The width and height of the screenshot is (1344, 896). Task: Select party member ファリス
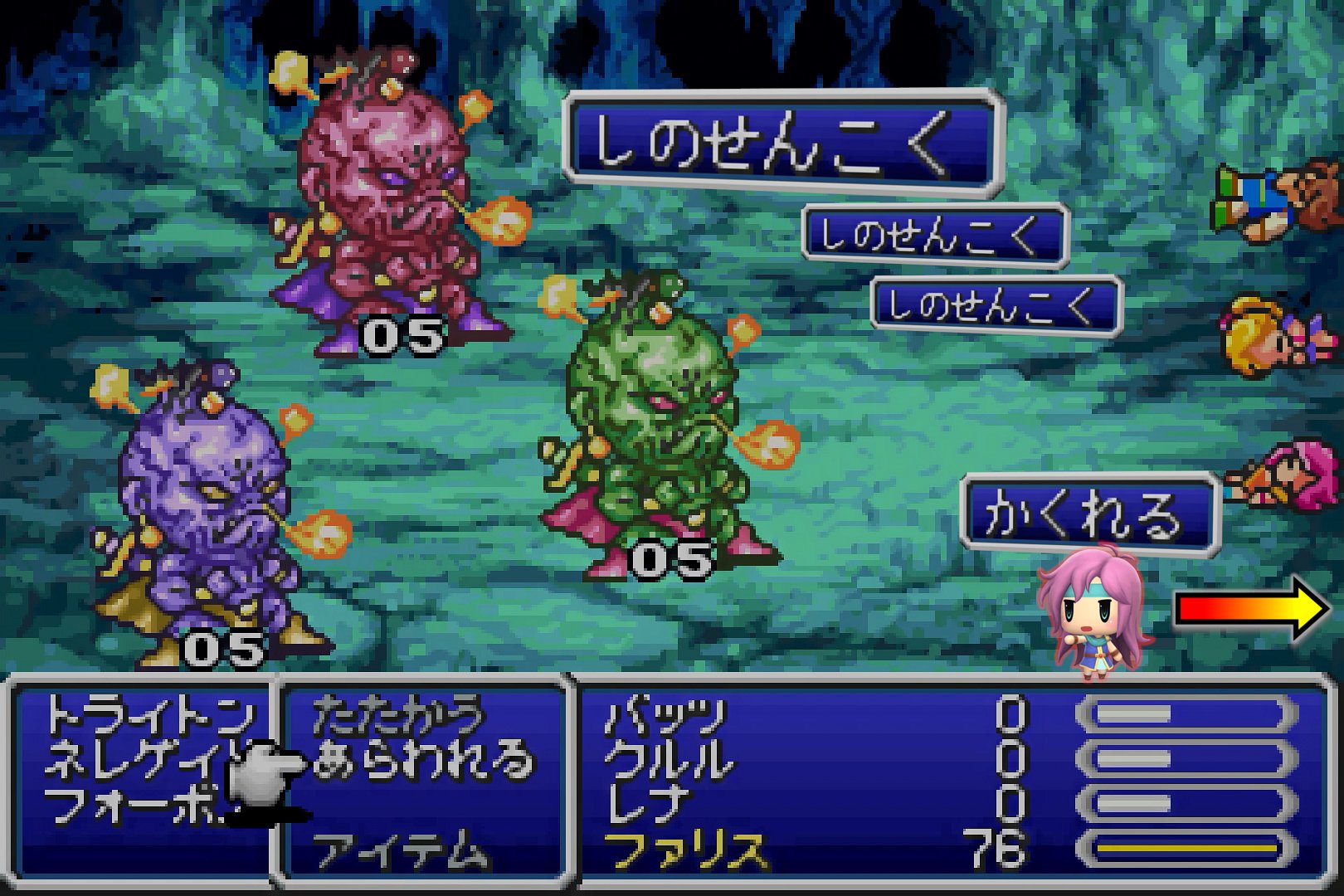(685, 850)
